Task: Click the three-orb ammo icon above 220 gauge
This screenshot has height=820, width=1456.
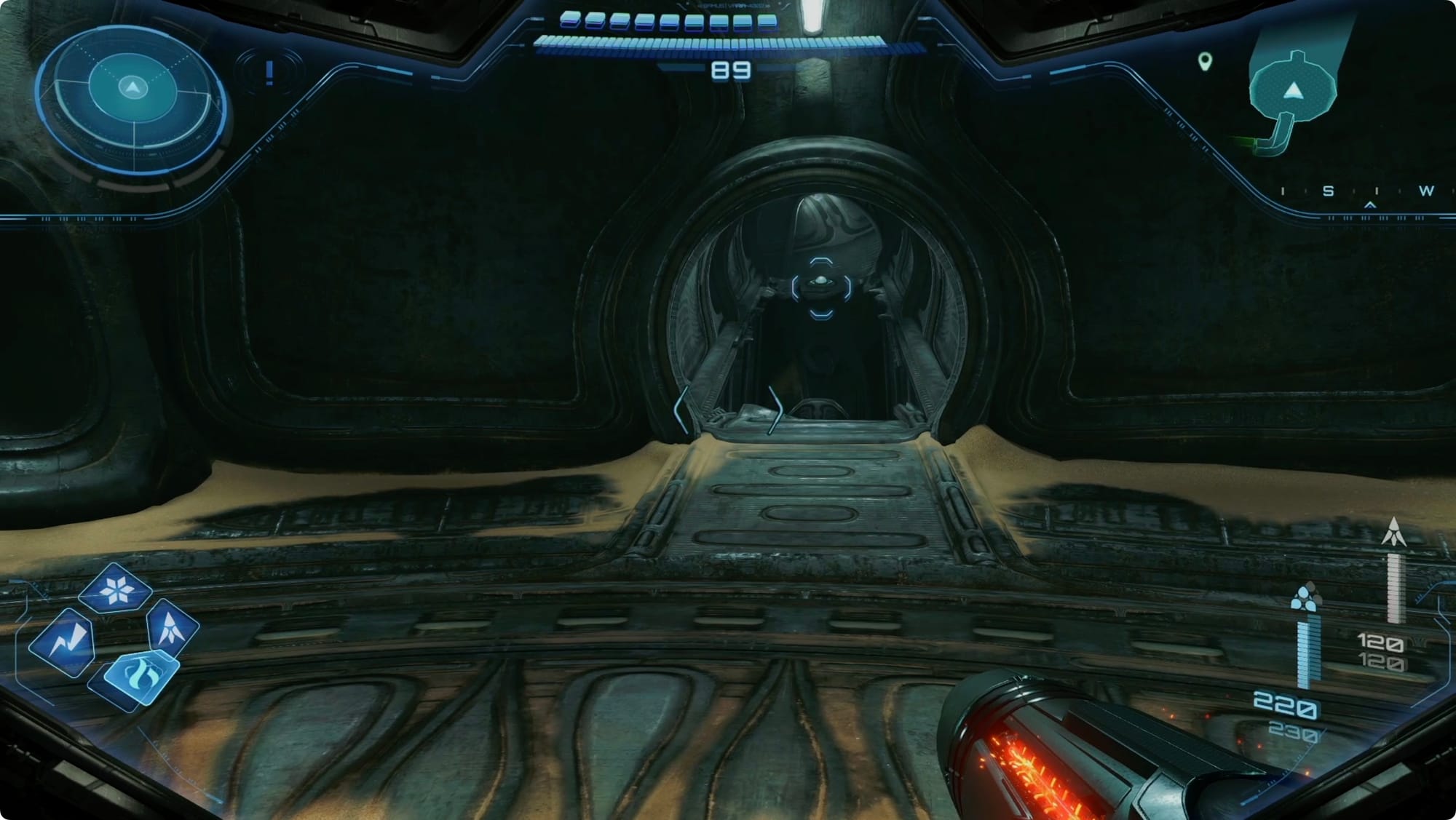Action: 1305,599
